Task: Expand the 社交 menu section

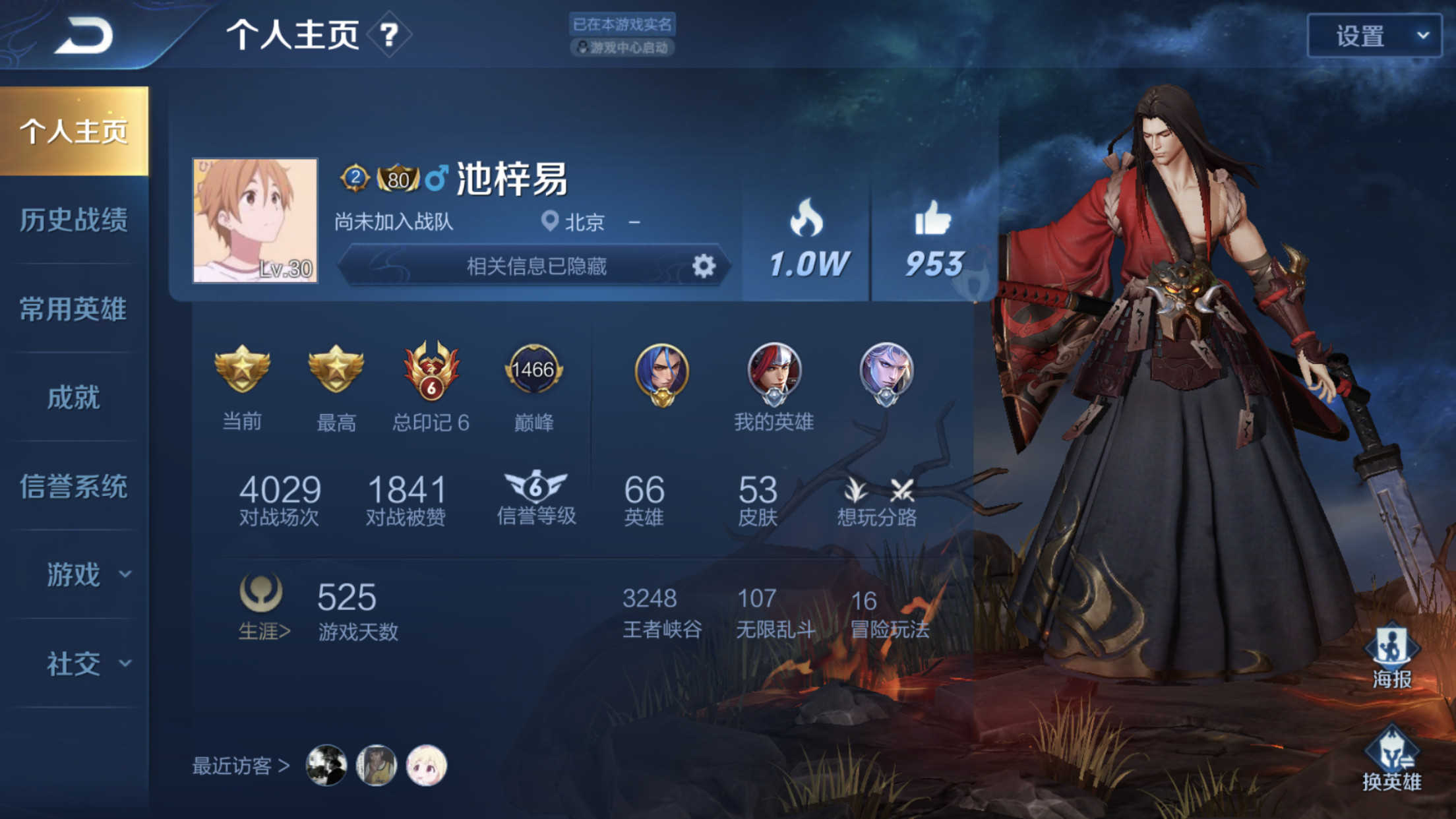Action: click(x=86, y=663)
